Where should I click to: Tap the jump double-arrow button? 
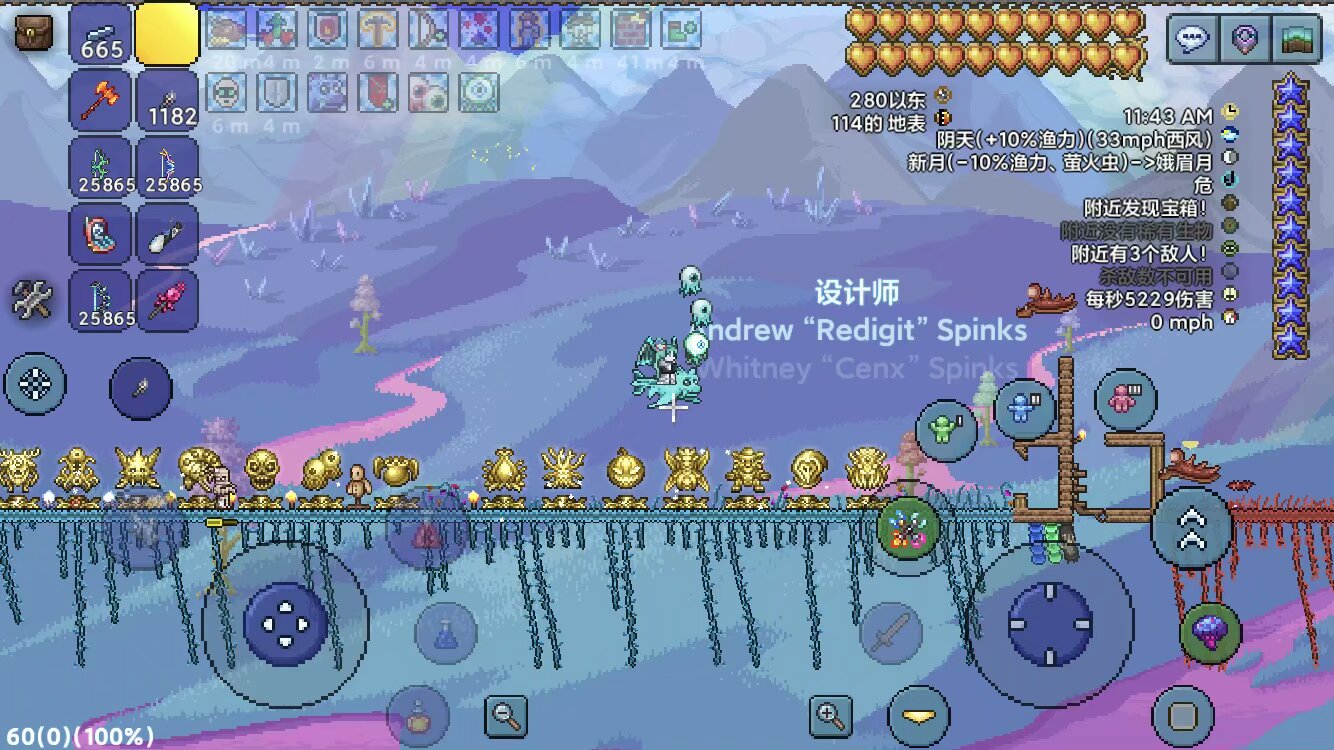tap(1191, 528)
